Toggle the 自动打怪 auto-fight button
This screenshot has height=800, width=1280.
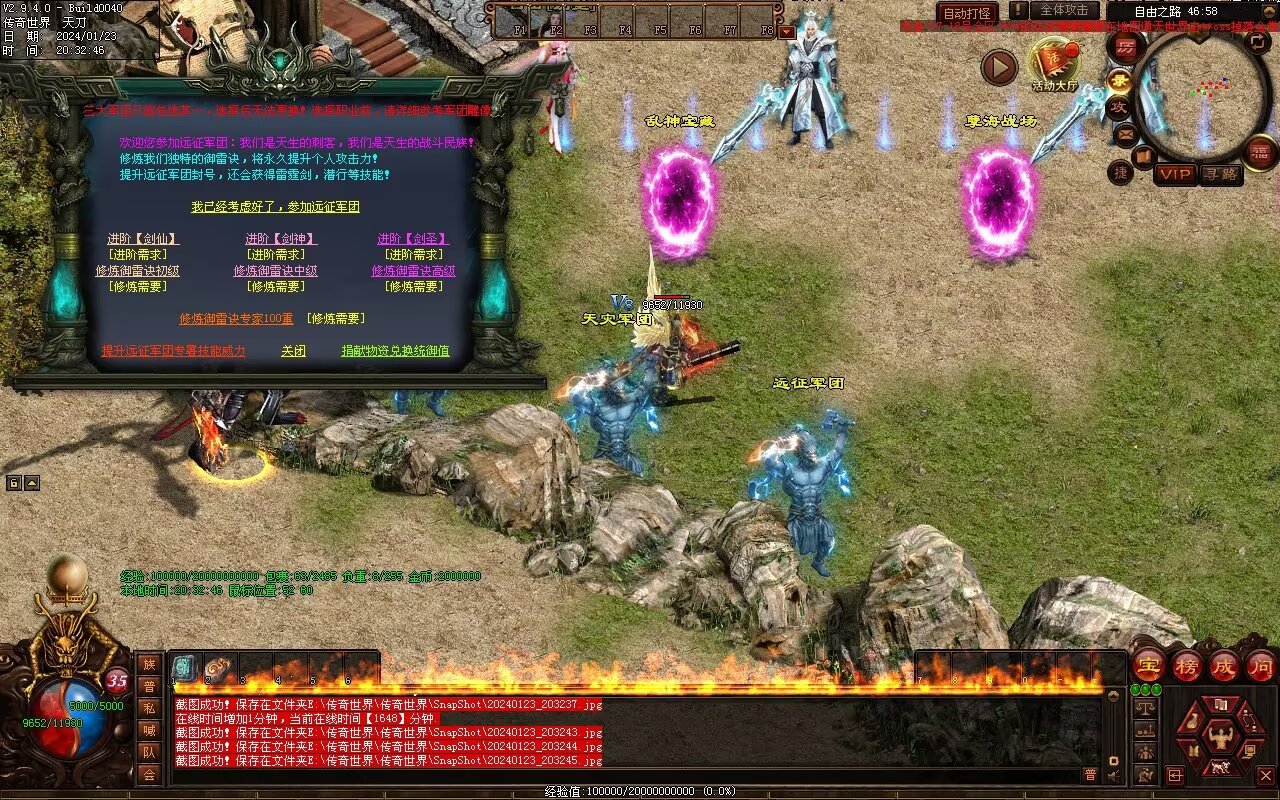967,14
